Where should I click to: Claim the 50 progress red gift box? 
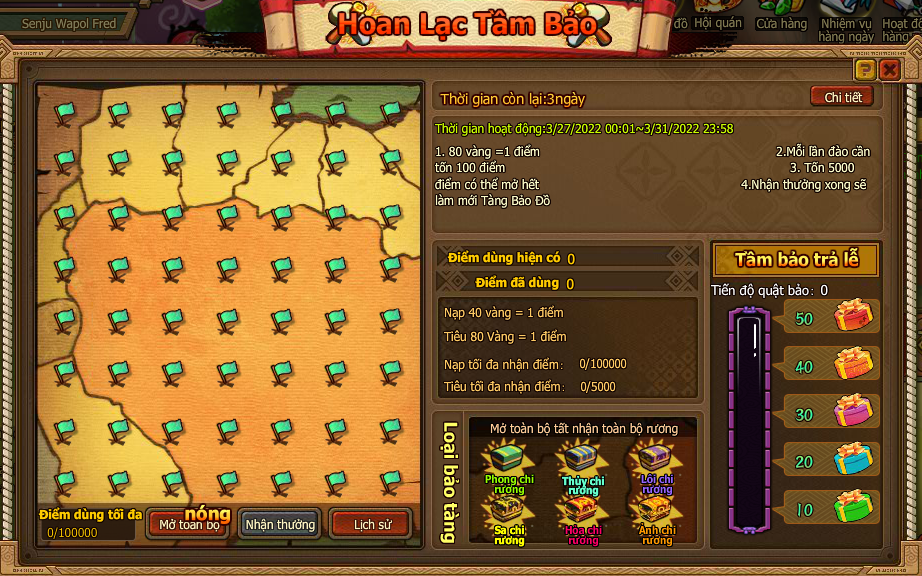[853, 317]
